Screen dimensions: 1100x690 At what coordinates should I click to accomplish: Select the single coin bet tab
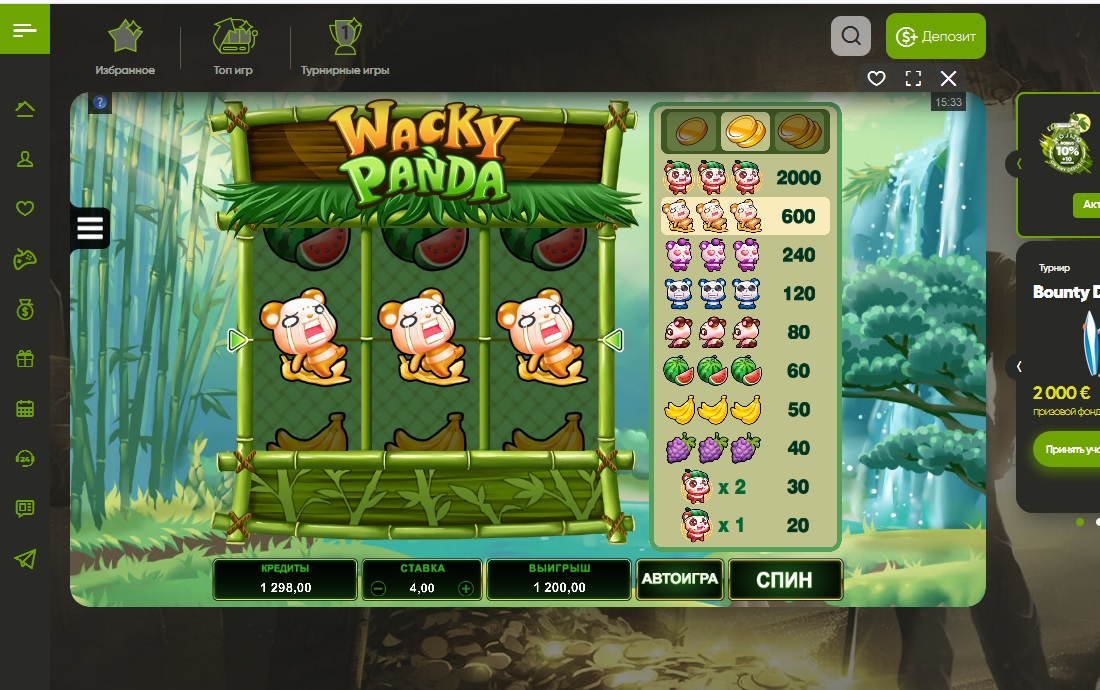[690, 130]
